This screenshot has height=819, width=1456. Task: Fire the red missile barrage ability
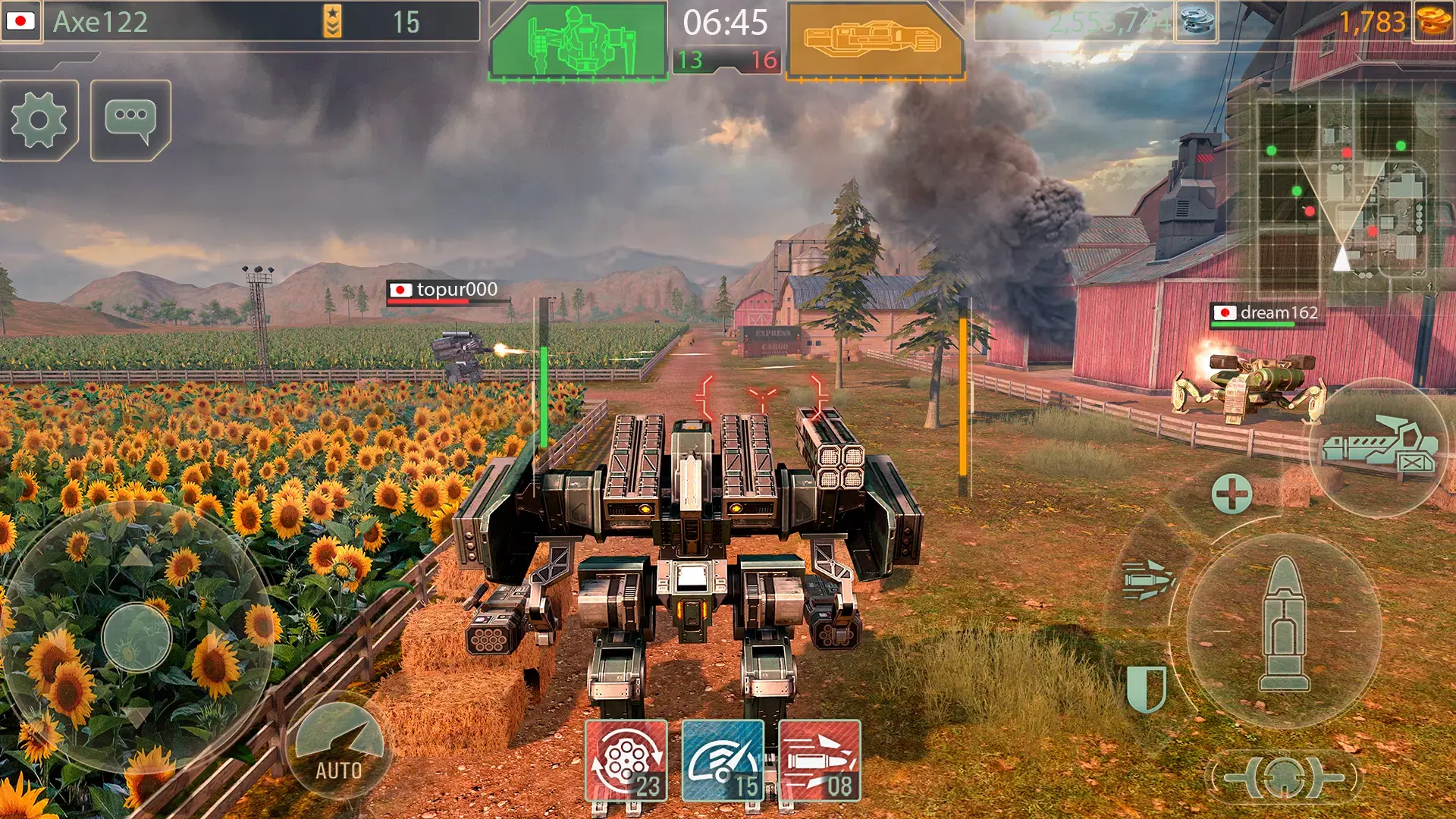(x=819, y=761)
